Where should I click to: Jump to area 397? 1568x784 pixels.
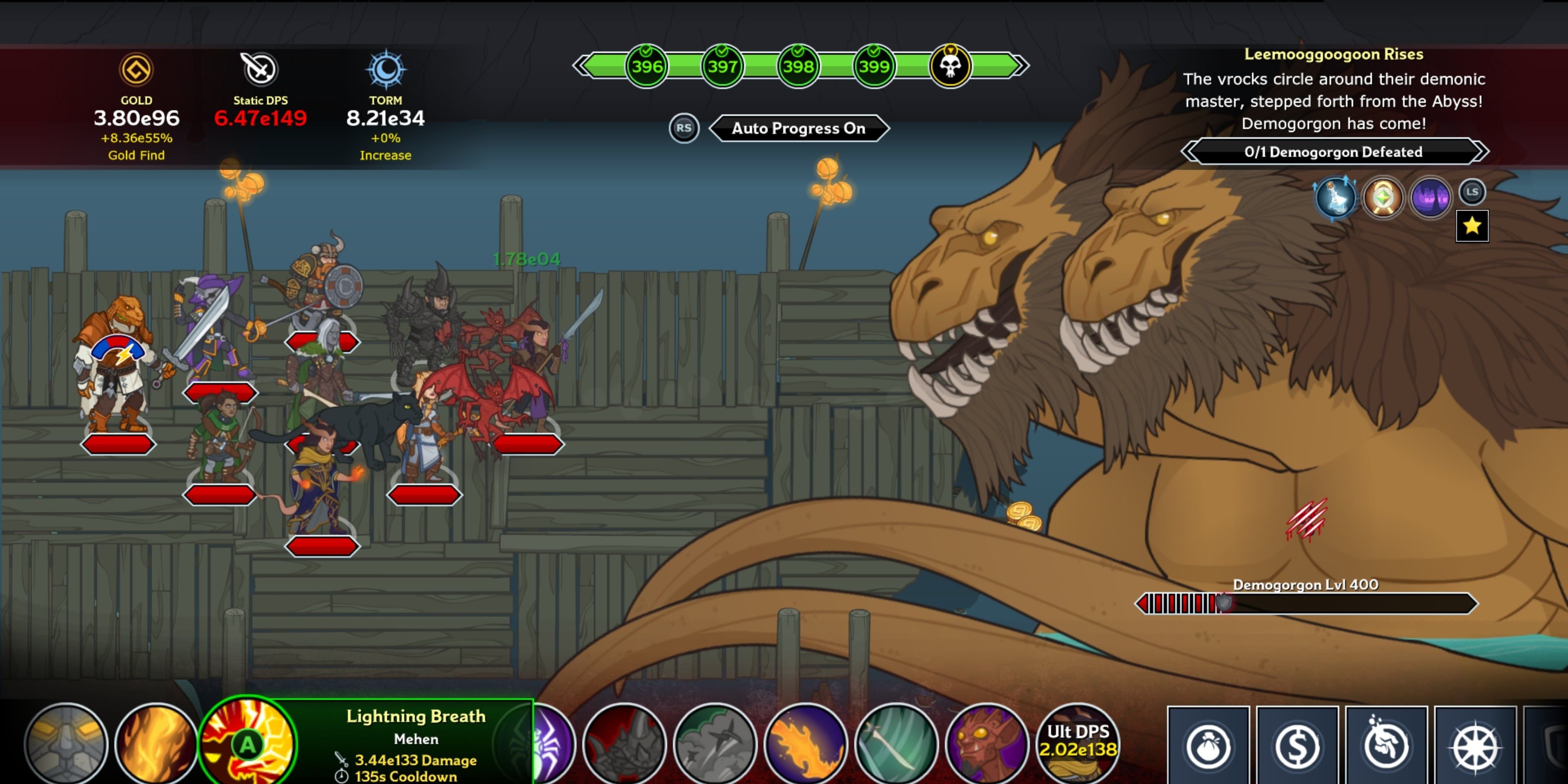722,66
